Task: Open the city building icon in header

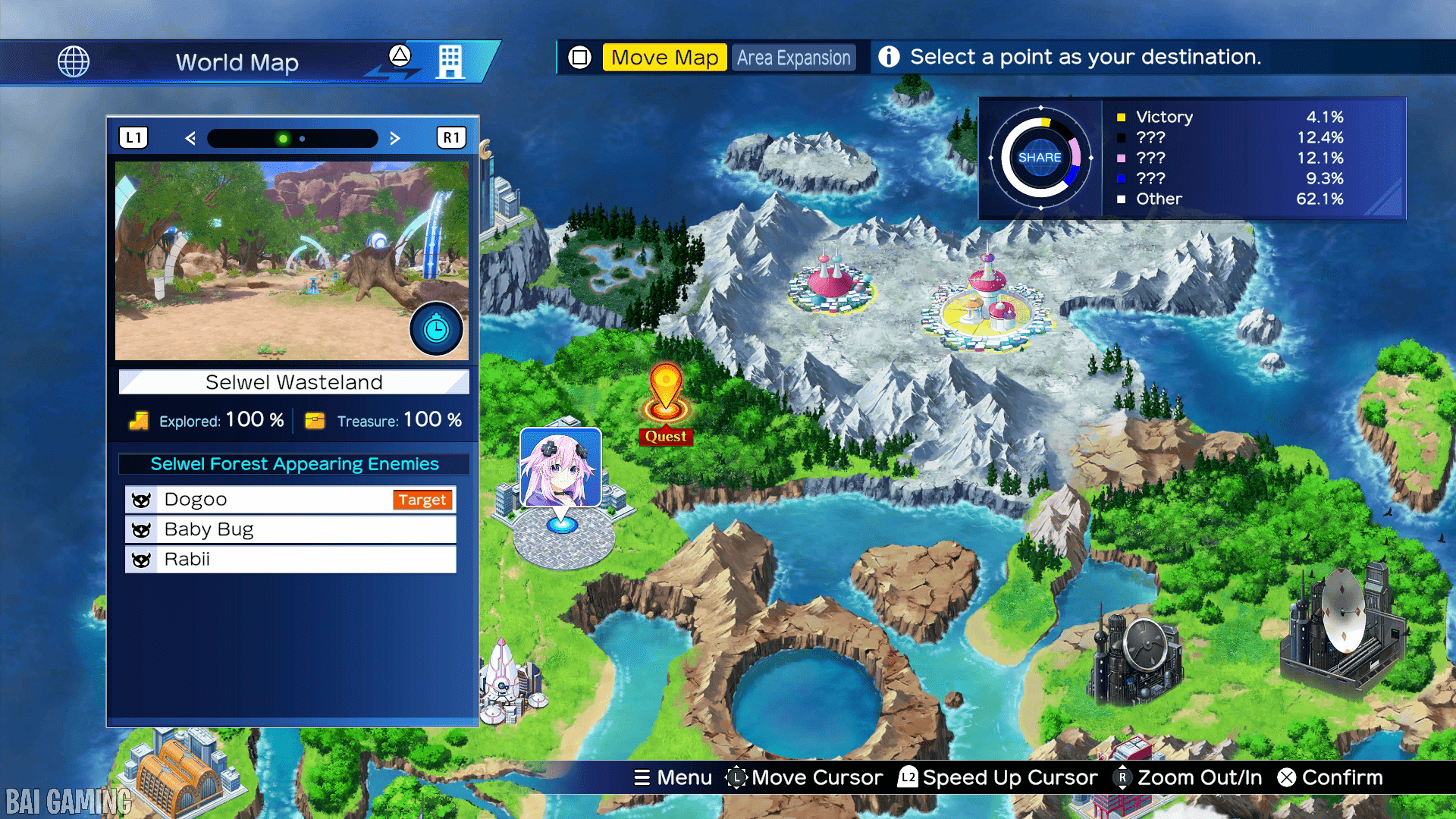Action: 450,61
